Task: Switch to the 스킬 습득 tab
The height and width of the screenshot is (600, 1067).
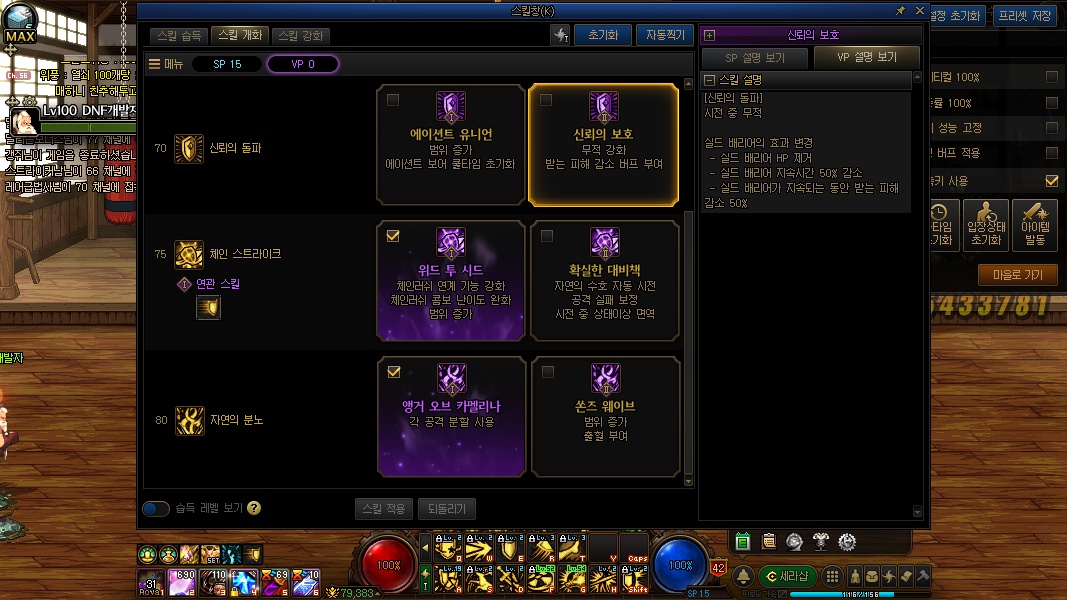Action: click(x=181, y=36)
